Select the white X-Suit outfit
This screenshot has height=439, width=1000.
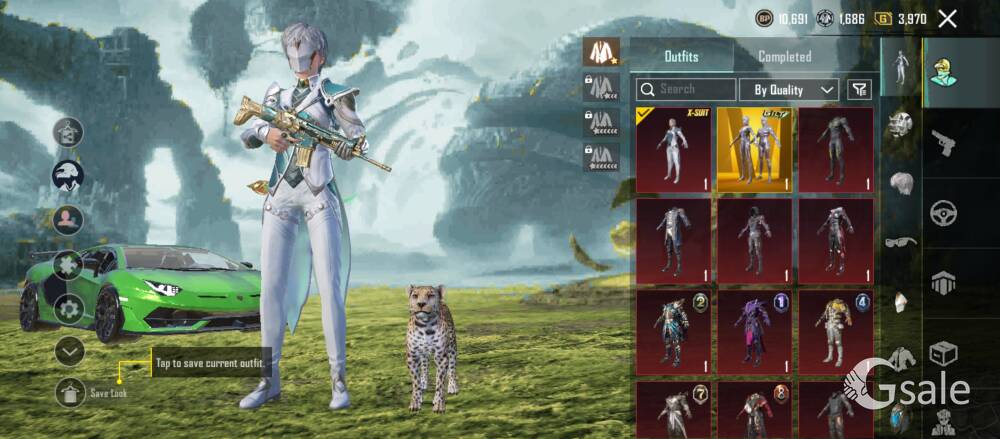[673, 149]
